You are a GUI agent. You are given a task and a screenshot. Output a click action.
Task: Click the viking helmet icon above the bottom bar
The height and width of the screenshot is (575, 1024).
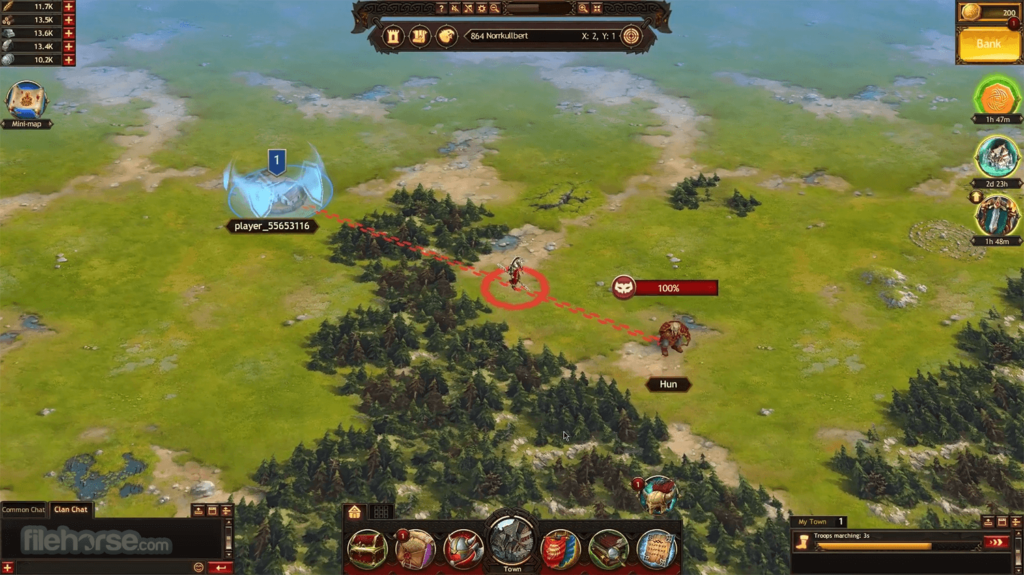point(659,495)
